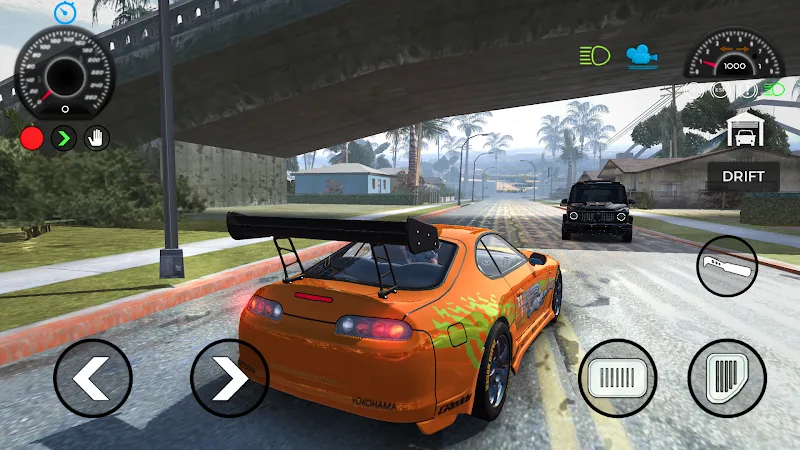Tap the accelerator pedal

tap(727, 378)
